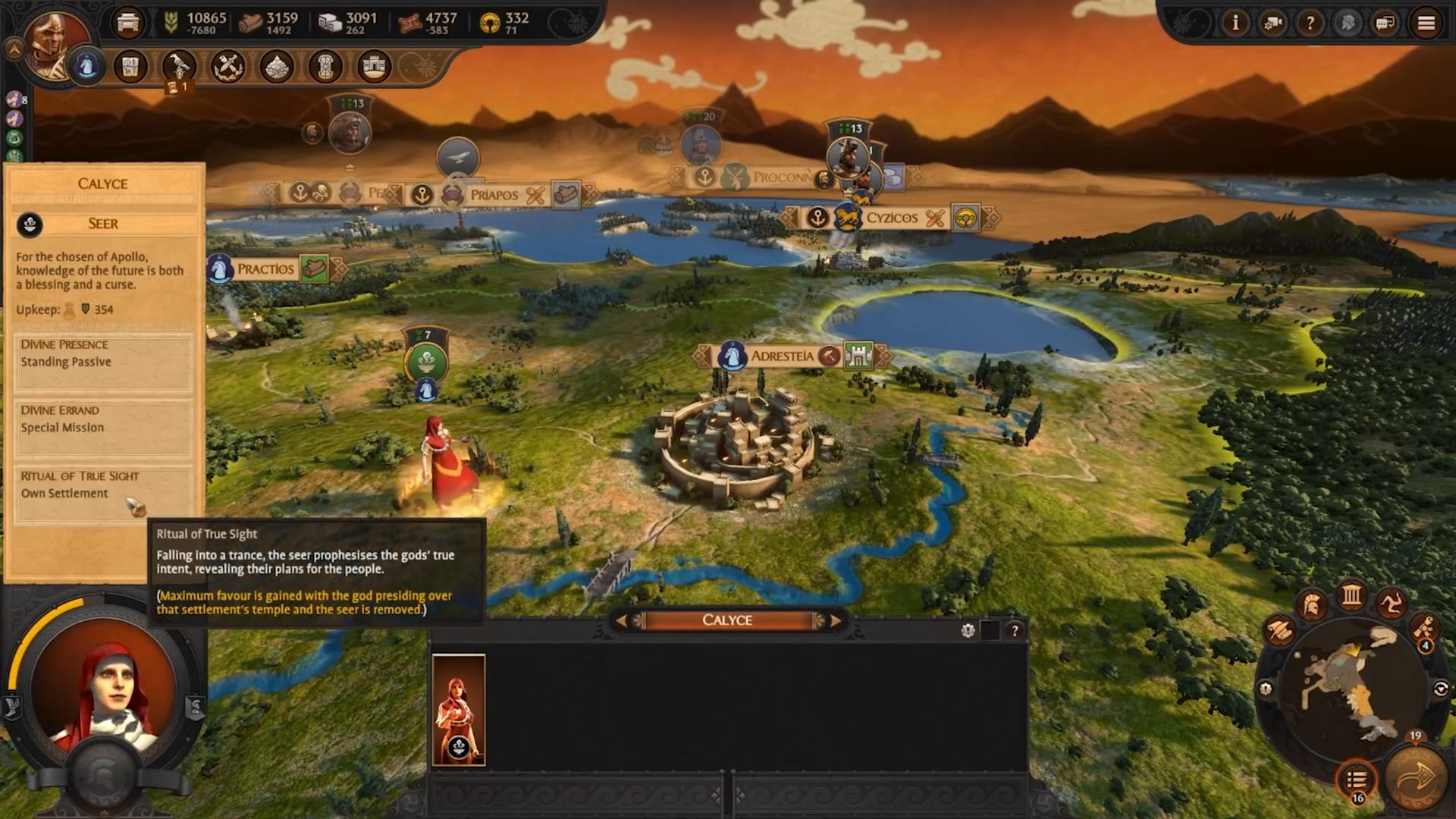Open the city gate icon in toolbar
Screen dimensions: 1456x819
374,67
